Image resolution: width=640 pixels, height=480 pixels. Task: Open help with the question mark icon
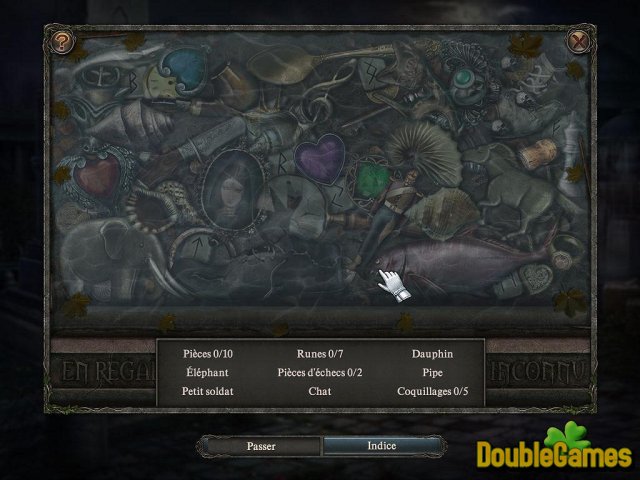pyautogui.click(x=64, y=42)
